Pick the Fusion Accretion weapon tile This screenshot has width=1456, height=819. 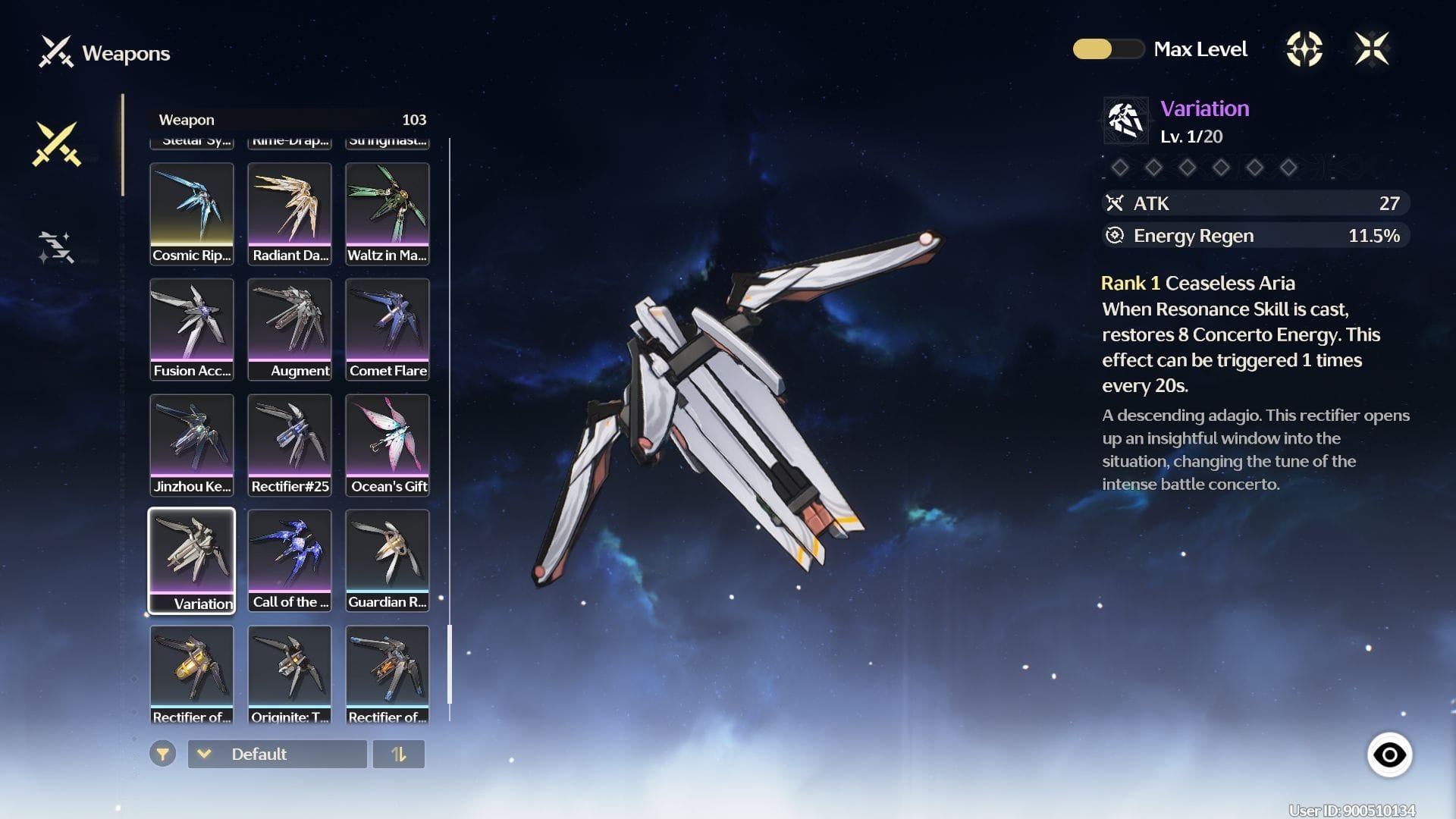coord(192,329)
